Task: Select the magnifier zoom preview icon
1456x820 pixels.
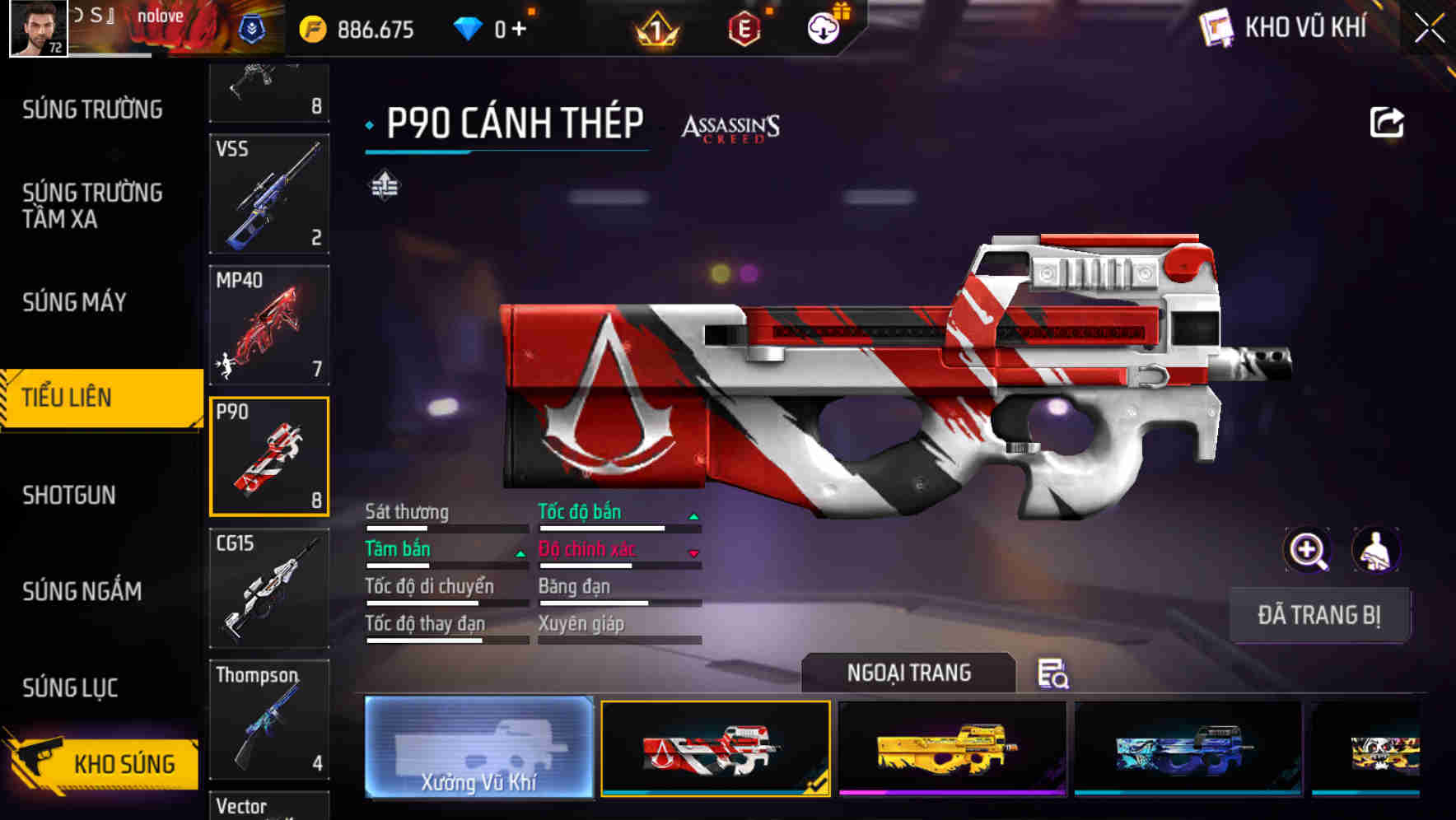Action: coord(1308,550)
